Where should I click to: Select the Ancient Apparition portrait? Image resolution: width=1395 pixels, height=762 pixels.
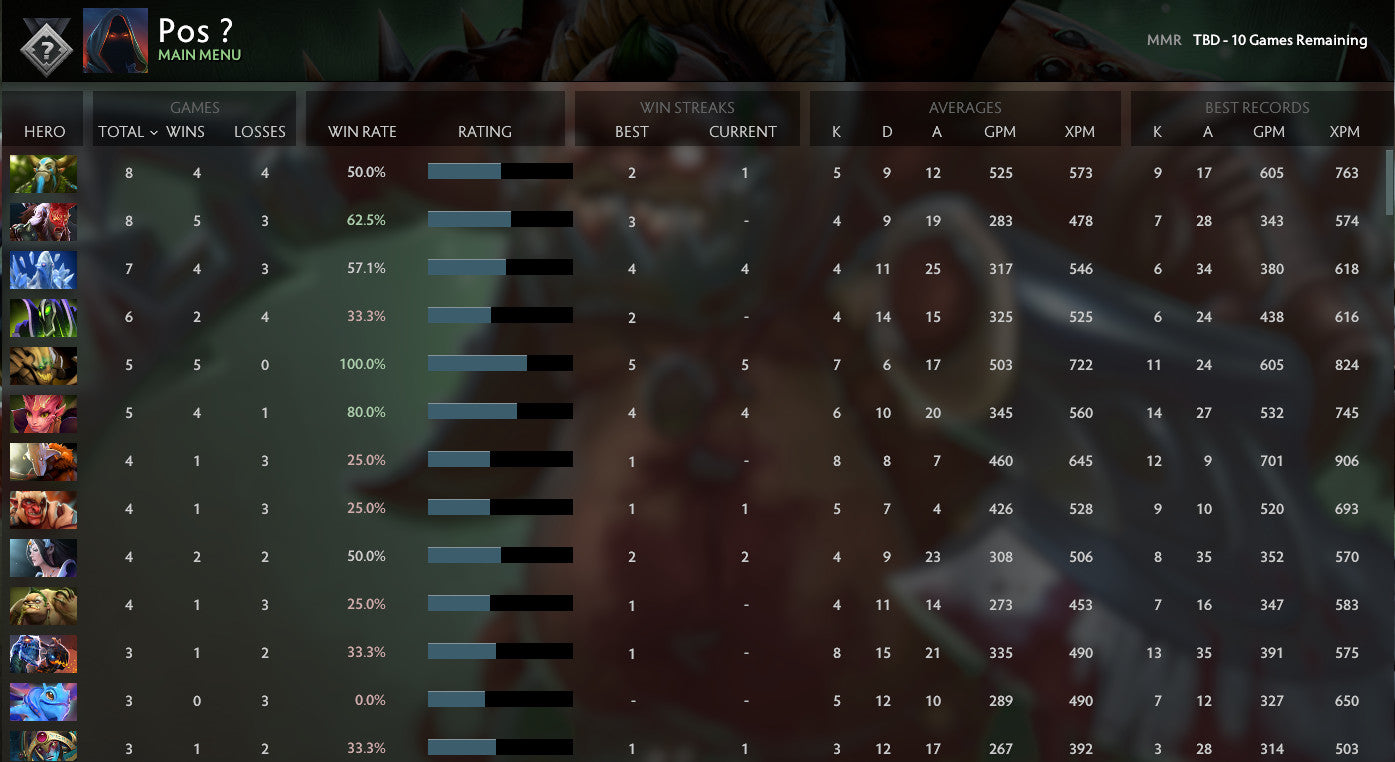pyautogui.click(x=43, y=268)
